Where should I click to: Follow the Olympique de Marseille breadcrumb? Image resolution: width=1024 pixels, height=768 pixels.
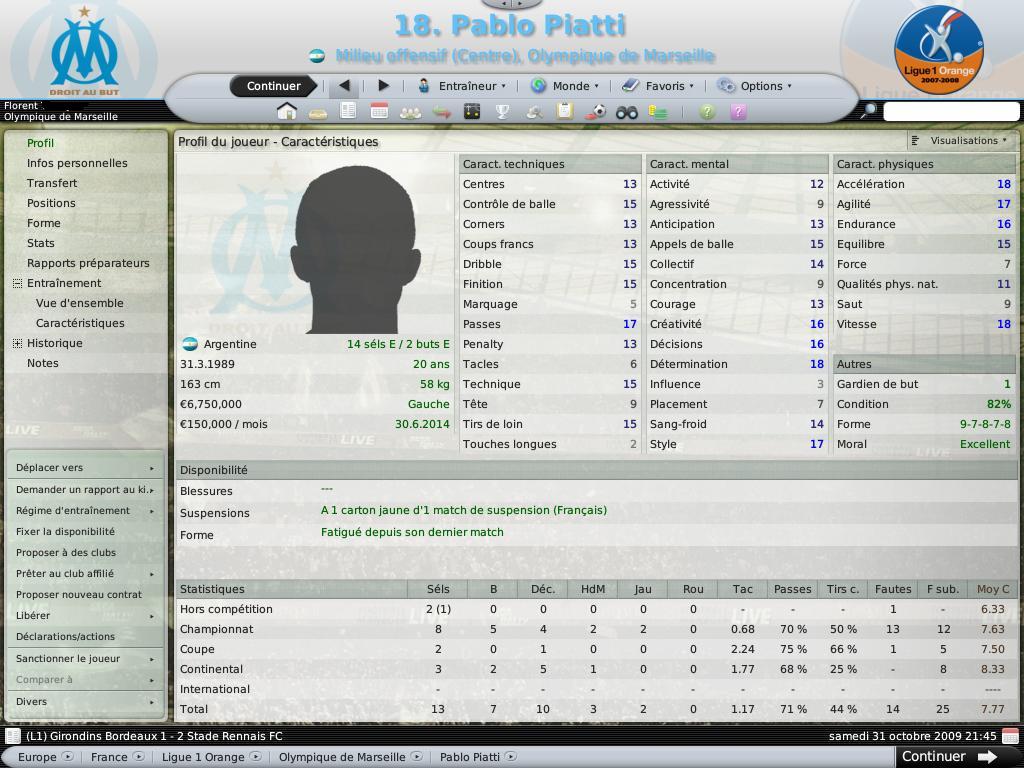point(342,757)
